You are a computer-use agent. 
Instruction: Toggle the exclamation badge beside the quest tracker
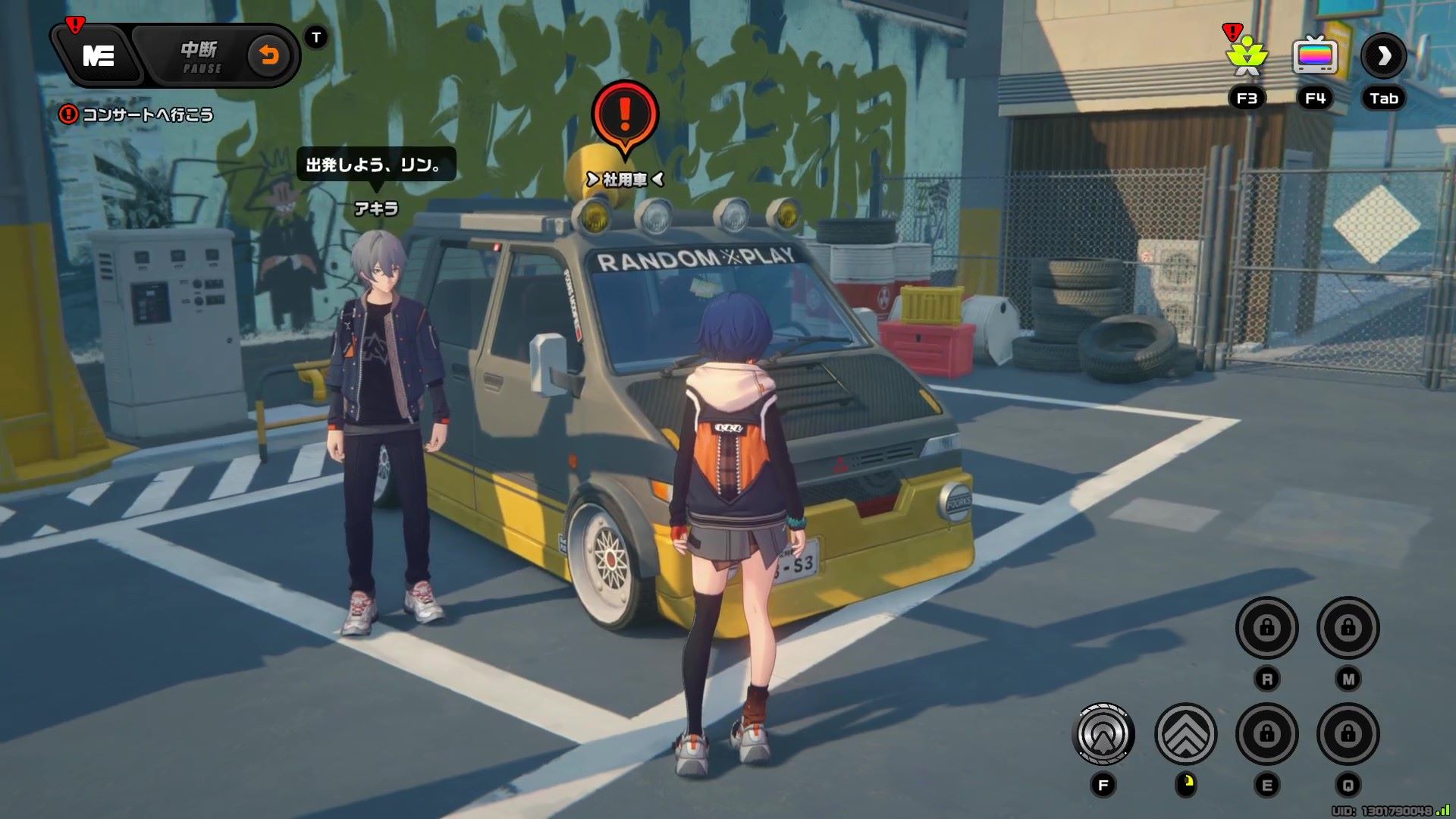point(69,115)
